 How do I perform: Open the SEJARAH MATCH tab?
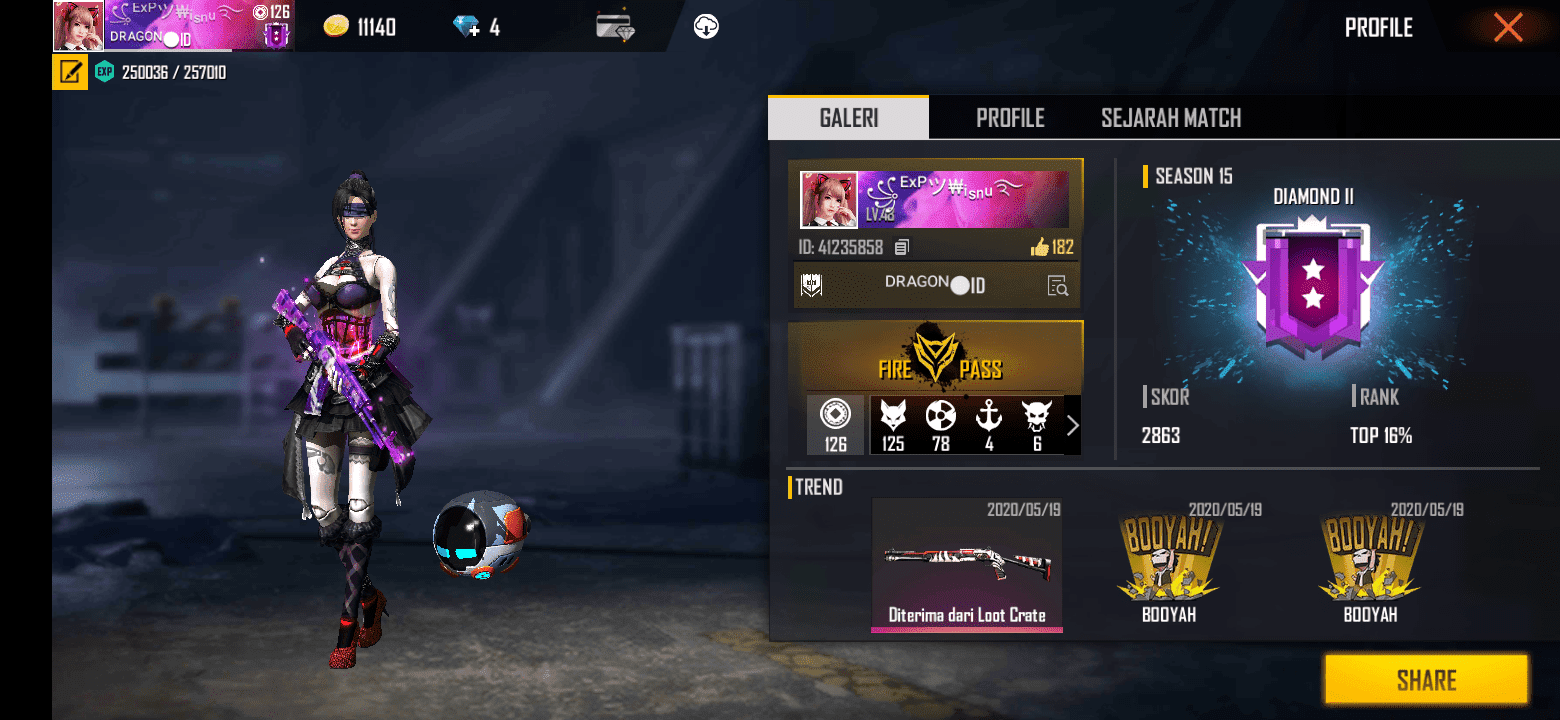[x=1170, y=117]
